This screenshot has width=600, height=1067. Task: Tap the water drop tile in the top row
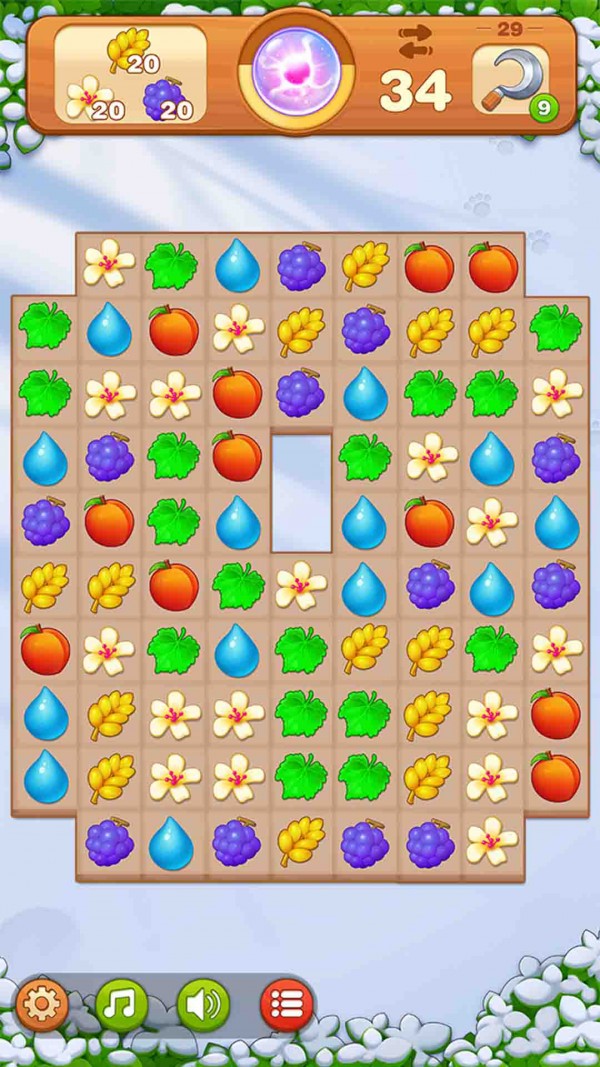(x=237, y=266)
